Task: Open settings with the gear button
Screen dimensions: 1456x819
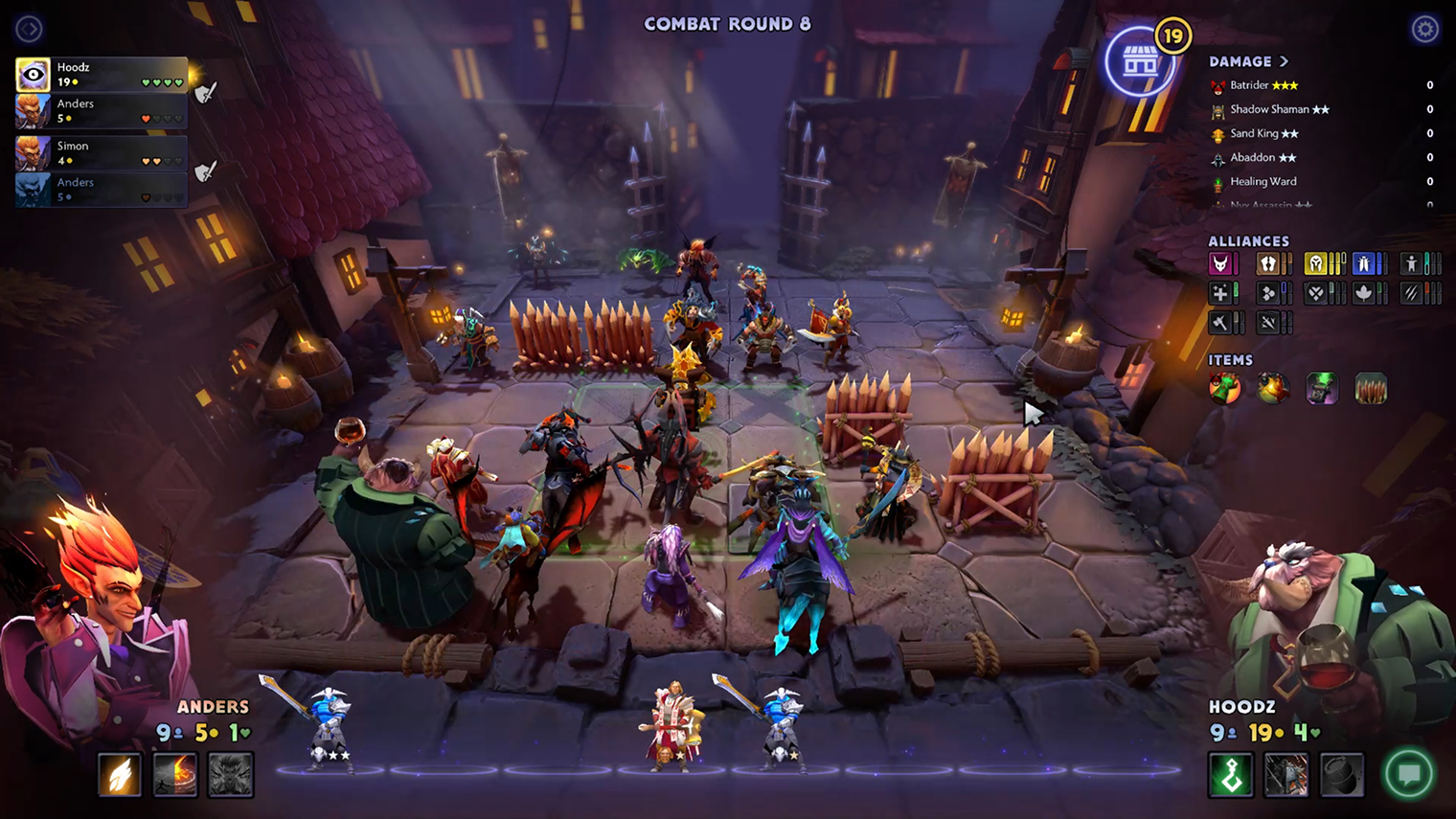Action: pos(1424,29)
